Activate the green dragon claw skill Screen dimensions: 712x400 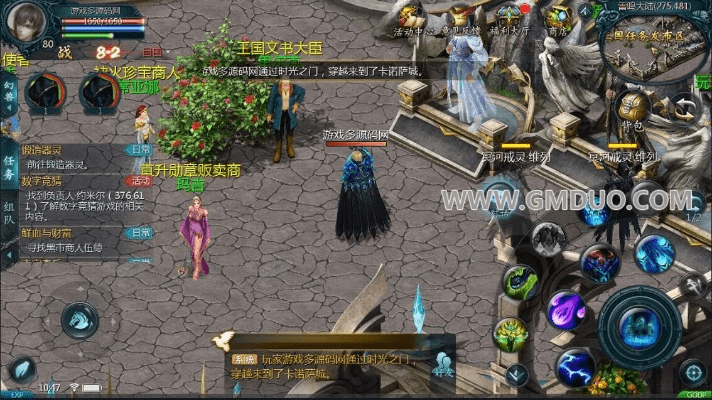click(x=520, y=283)
